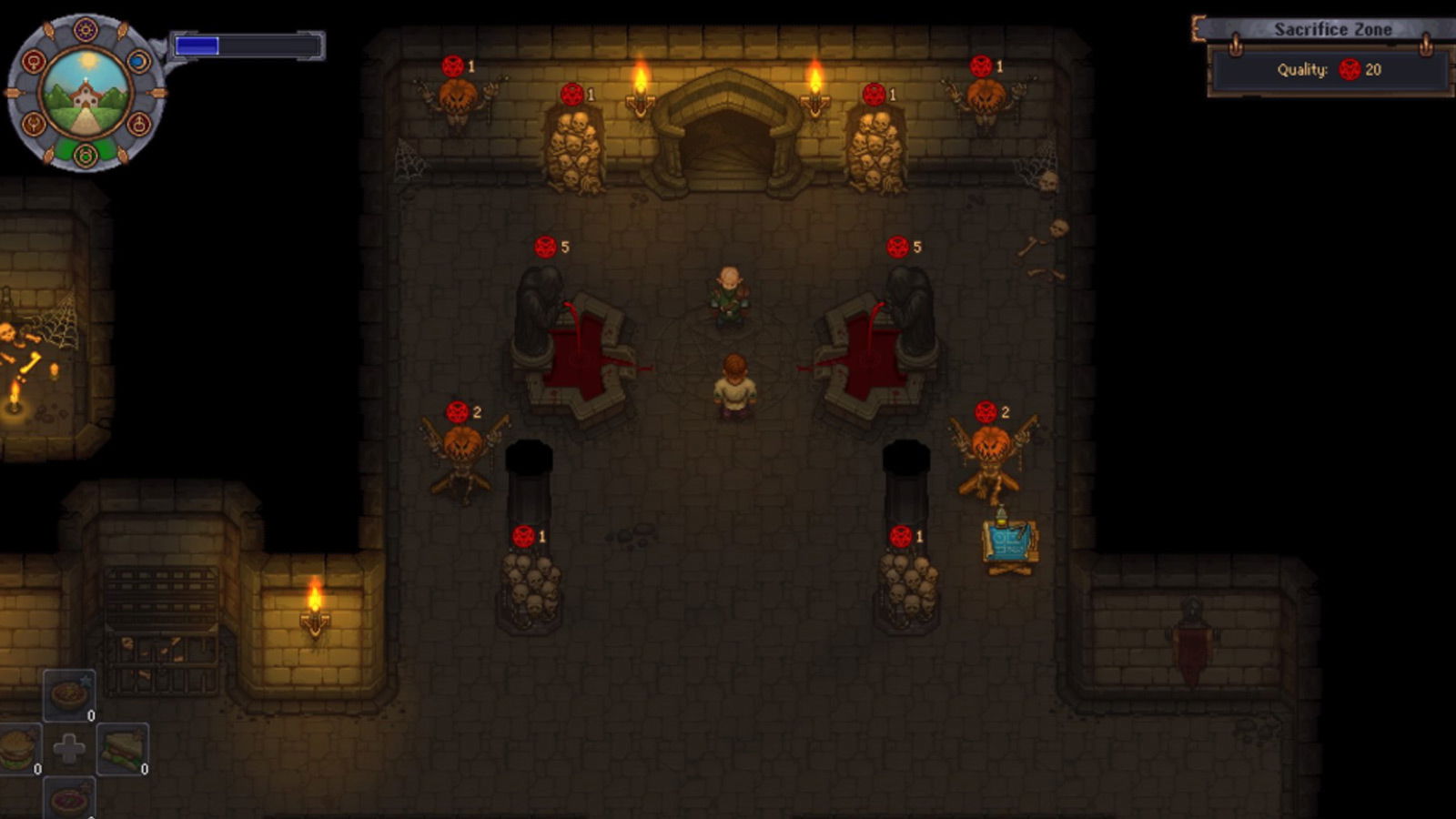This screenshot has width=1456, height=819.
Task: Click the green highlighted day symbol
Action: click(86, 155)
